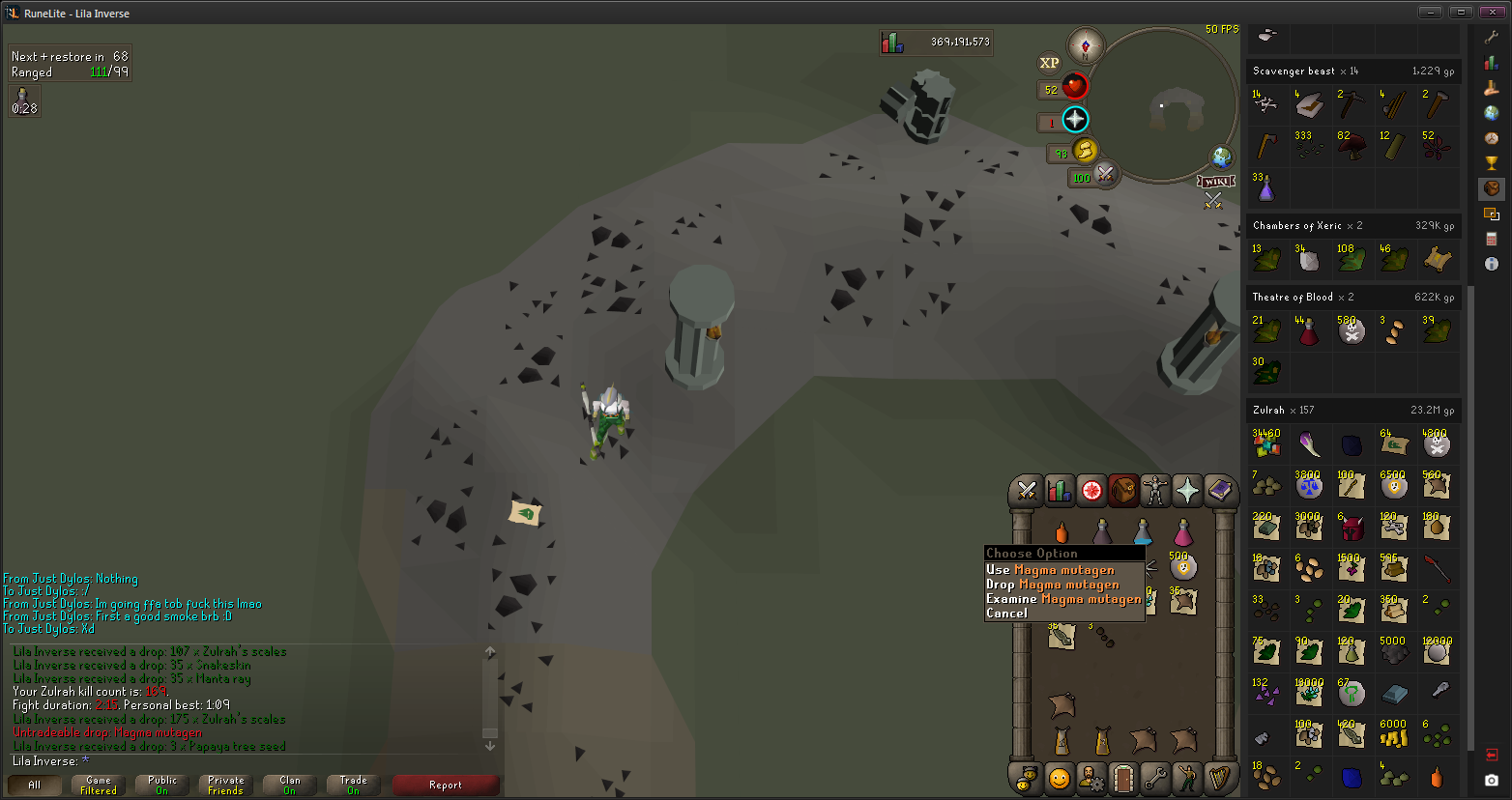The width and height of the screenshot is (1512, 800).
Task: Click the compass to face north
Action: pos(1086,45)
